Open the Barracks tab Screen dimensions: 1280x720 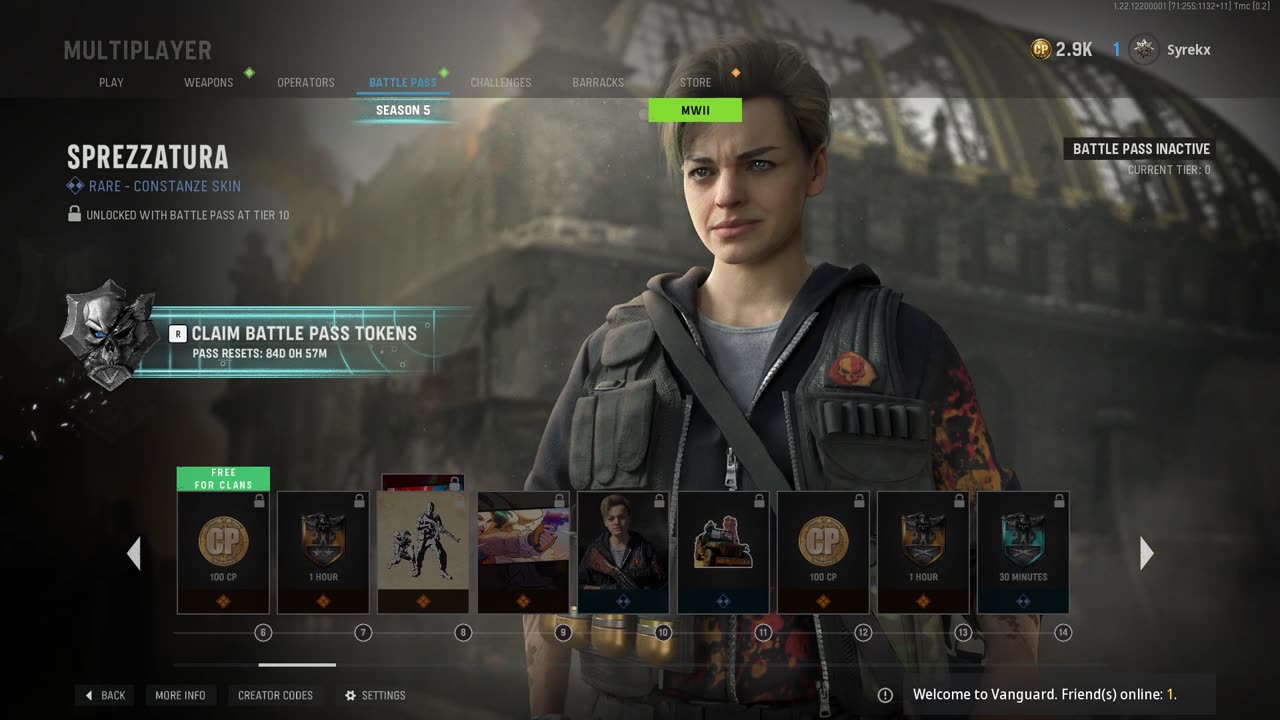pos(598,82)
